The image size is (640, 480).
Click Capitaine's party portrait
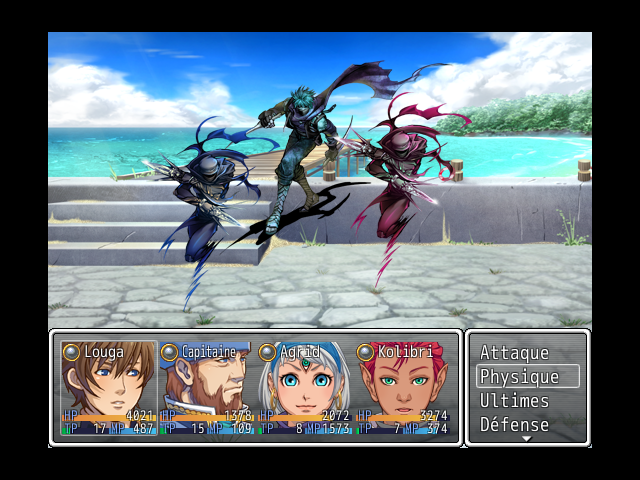click(x=207, y=385)
